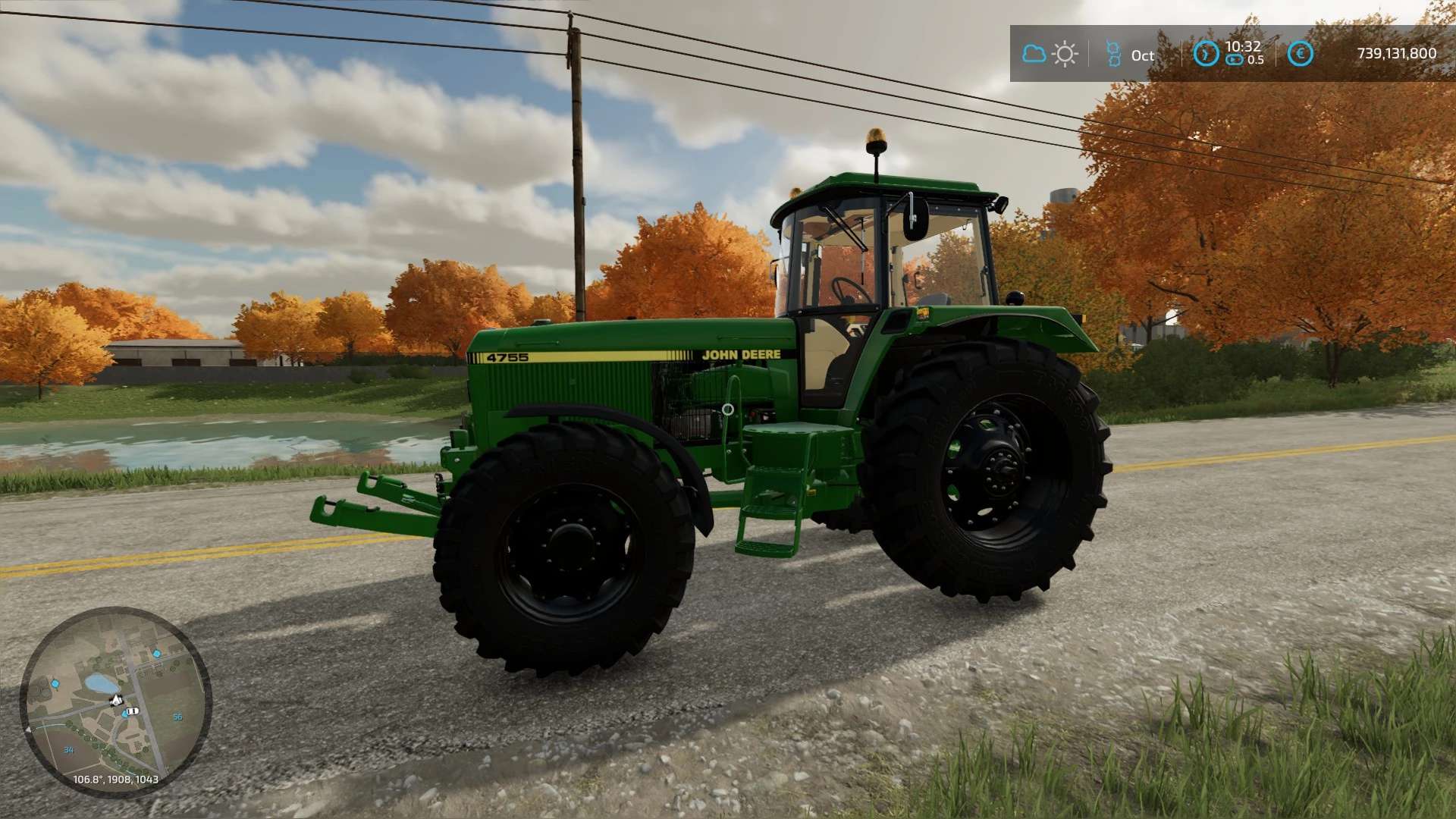Image resolution: width=1456 pixels, height=819 pixels.
Task: Select the calendar month icon beside Oct
Action: point(1112,54)
